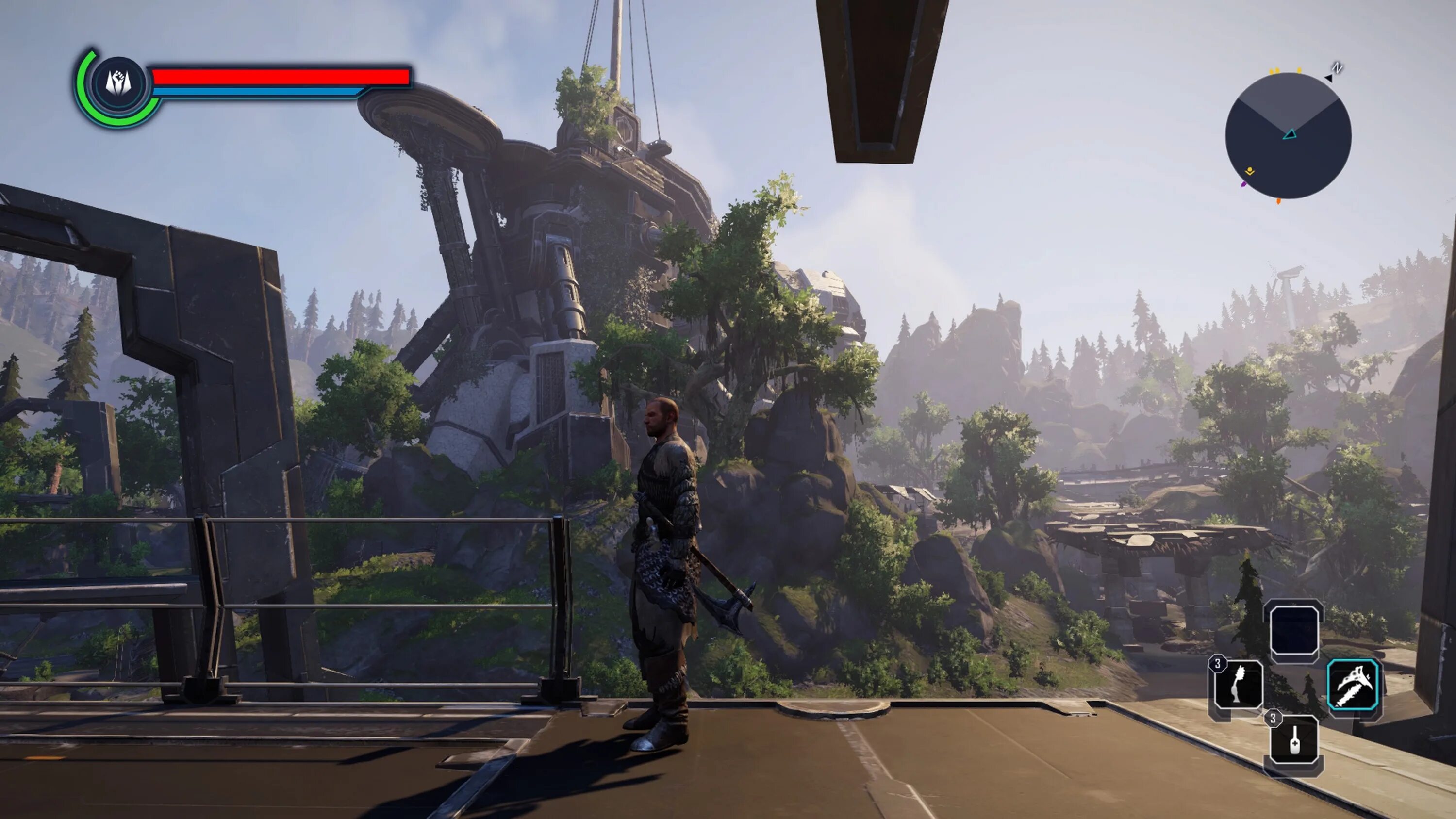
Task: Select the orange marker below the minimap
Action: [x=1278, y=201]
